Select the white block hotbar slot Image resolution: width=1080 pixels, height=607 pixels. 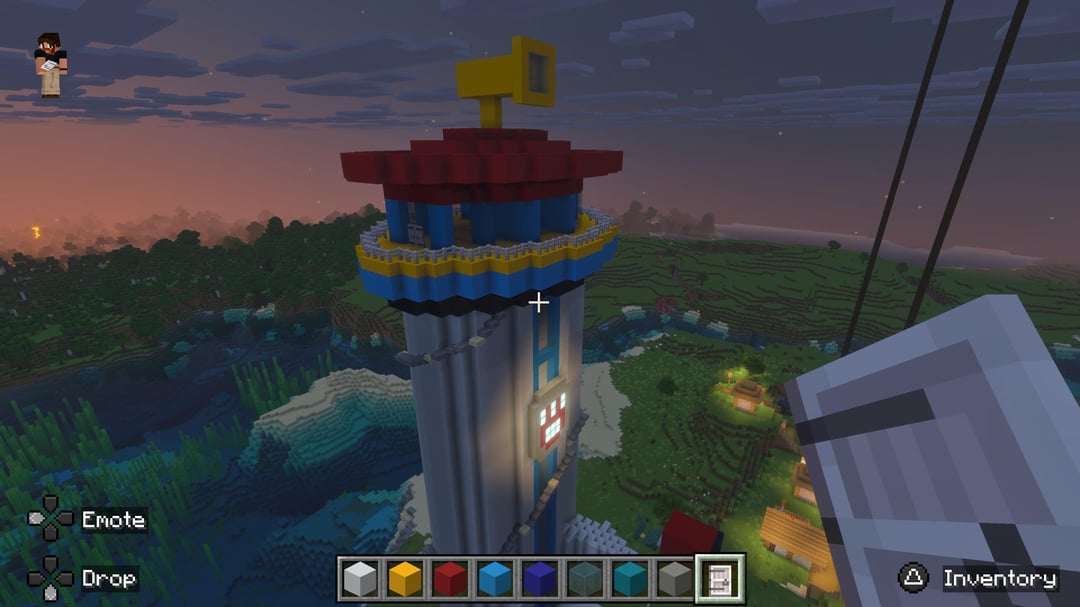tap(360, 579)
